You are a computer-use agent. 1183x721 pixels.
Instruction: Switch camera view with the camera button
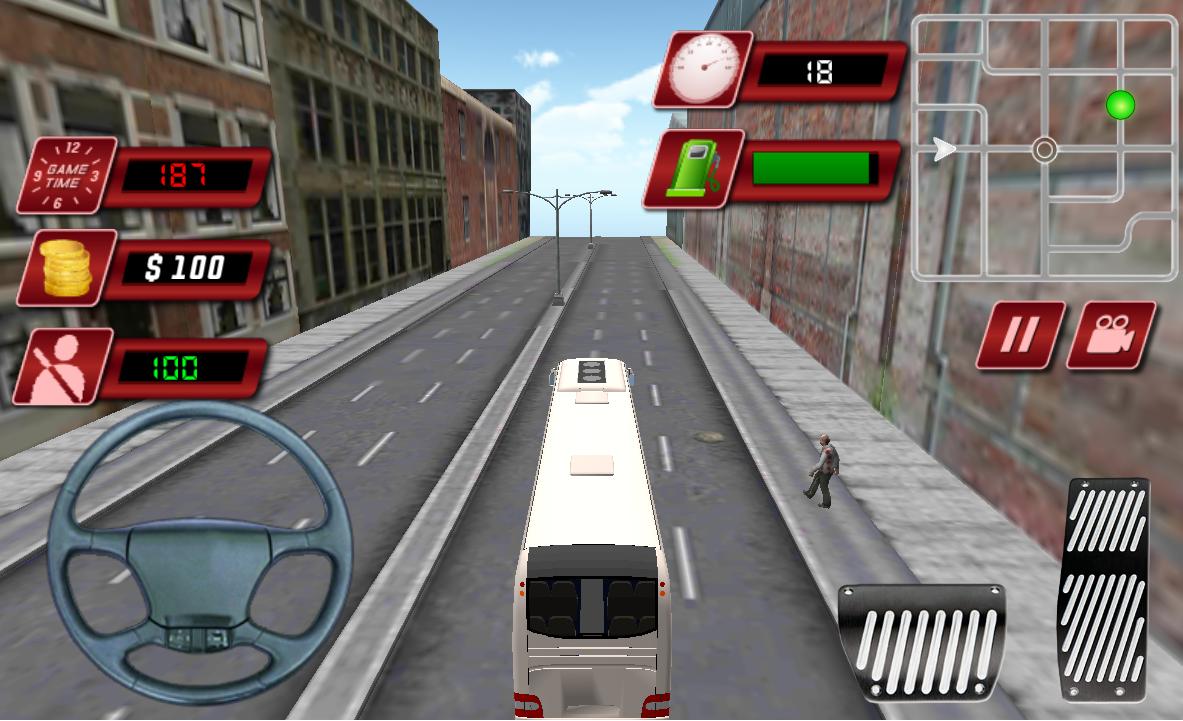pyautogui.click(x=1111, y=334)
